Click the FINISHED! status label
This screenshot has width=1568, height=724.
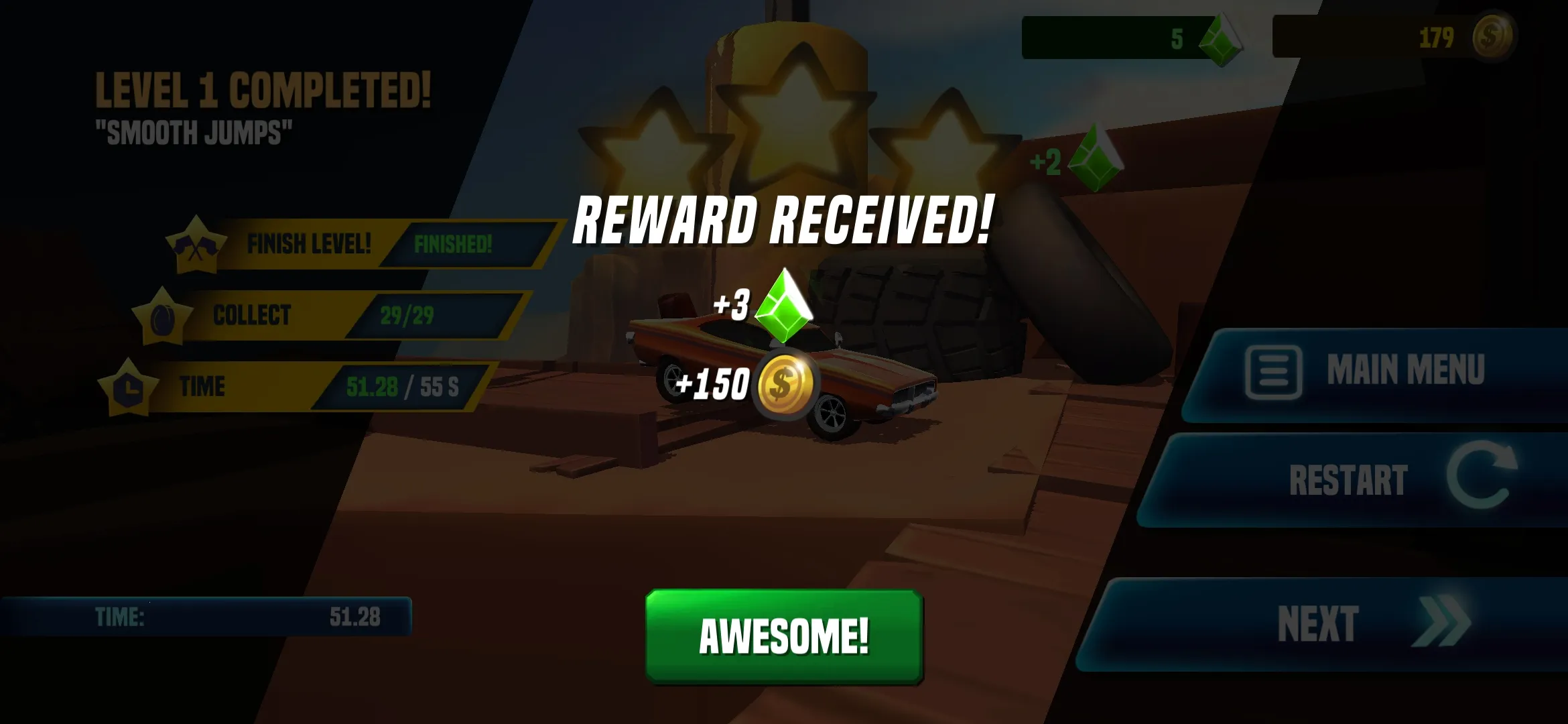pos(454,245)
